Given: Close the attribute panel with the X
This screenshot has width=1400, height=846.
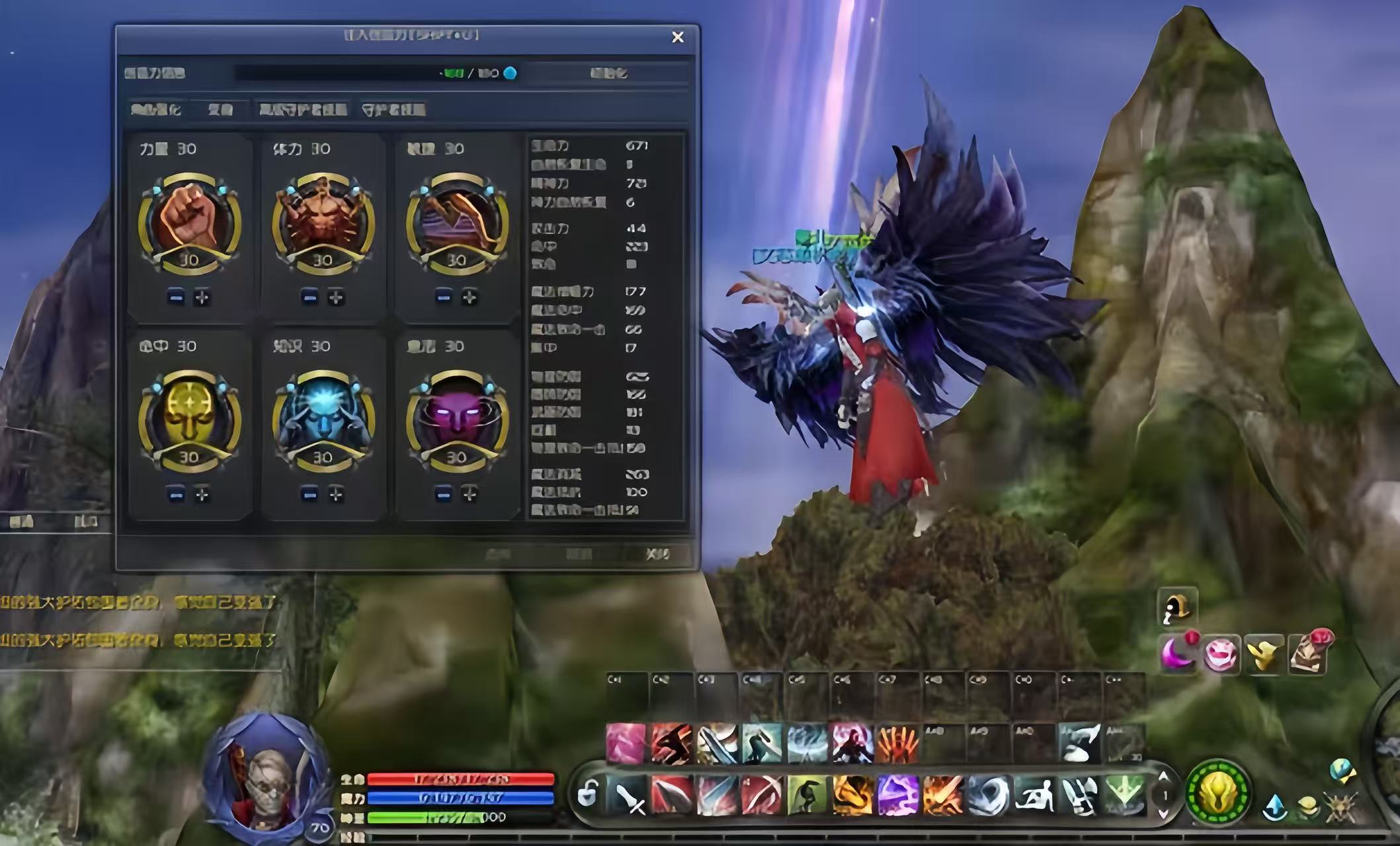Looking at the screenshot, I should pos(677,38).
